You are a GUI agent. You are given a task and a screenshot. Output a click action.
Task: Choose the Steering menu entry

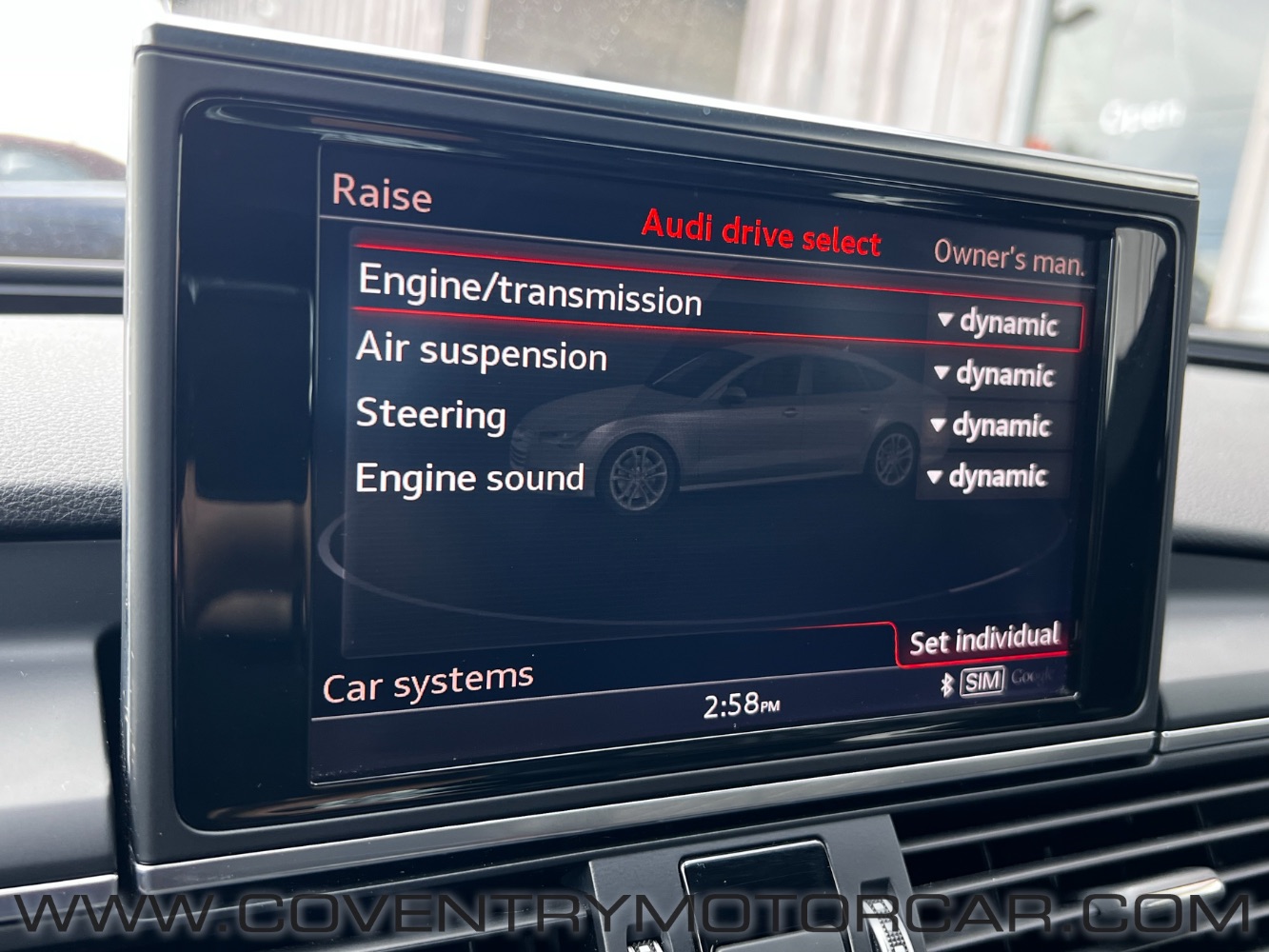[x=430, y=415]
